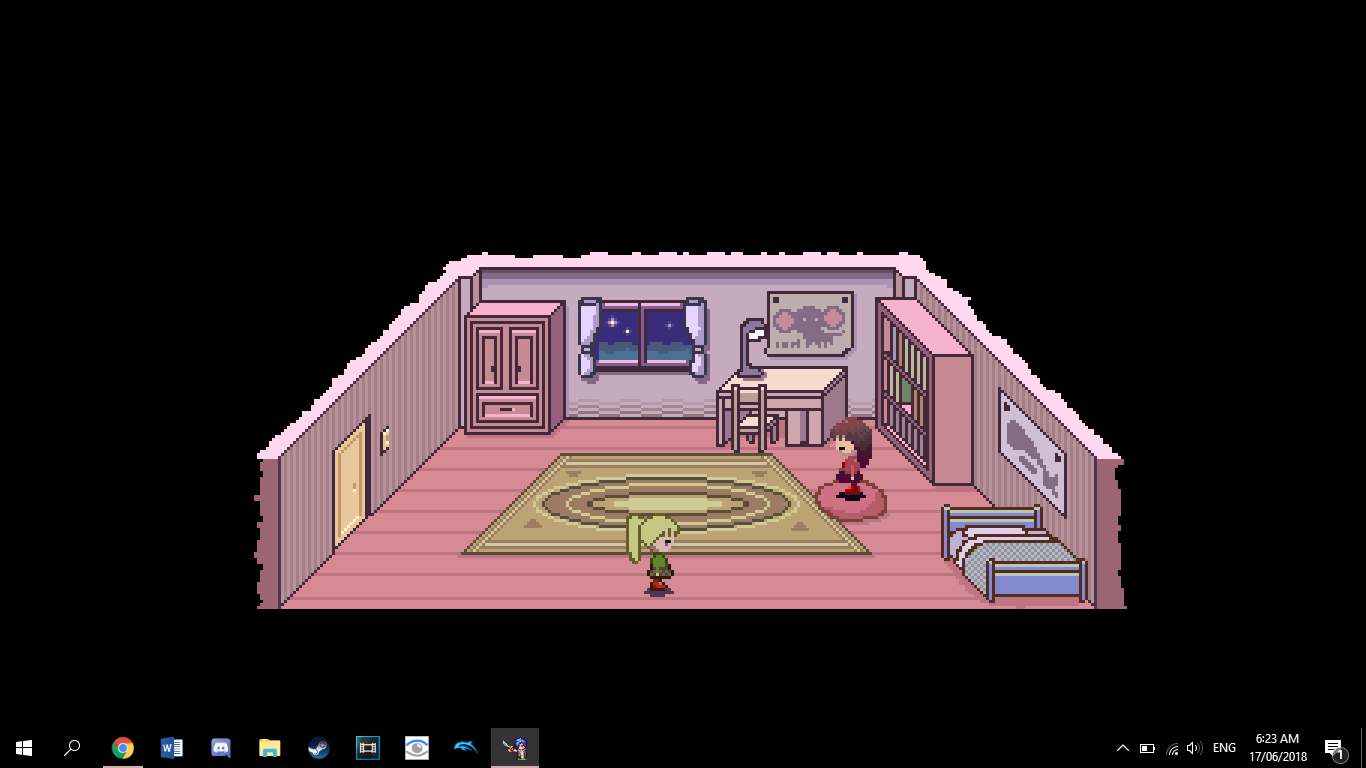This screenshot has height=768, width=1366.
Task: Open the Action Center notification button
Action: click(x=1333, y=747)
